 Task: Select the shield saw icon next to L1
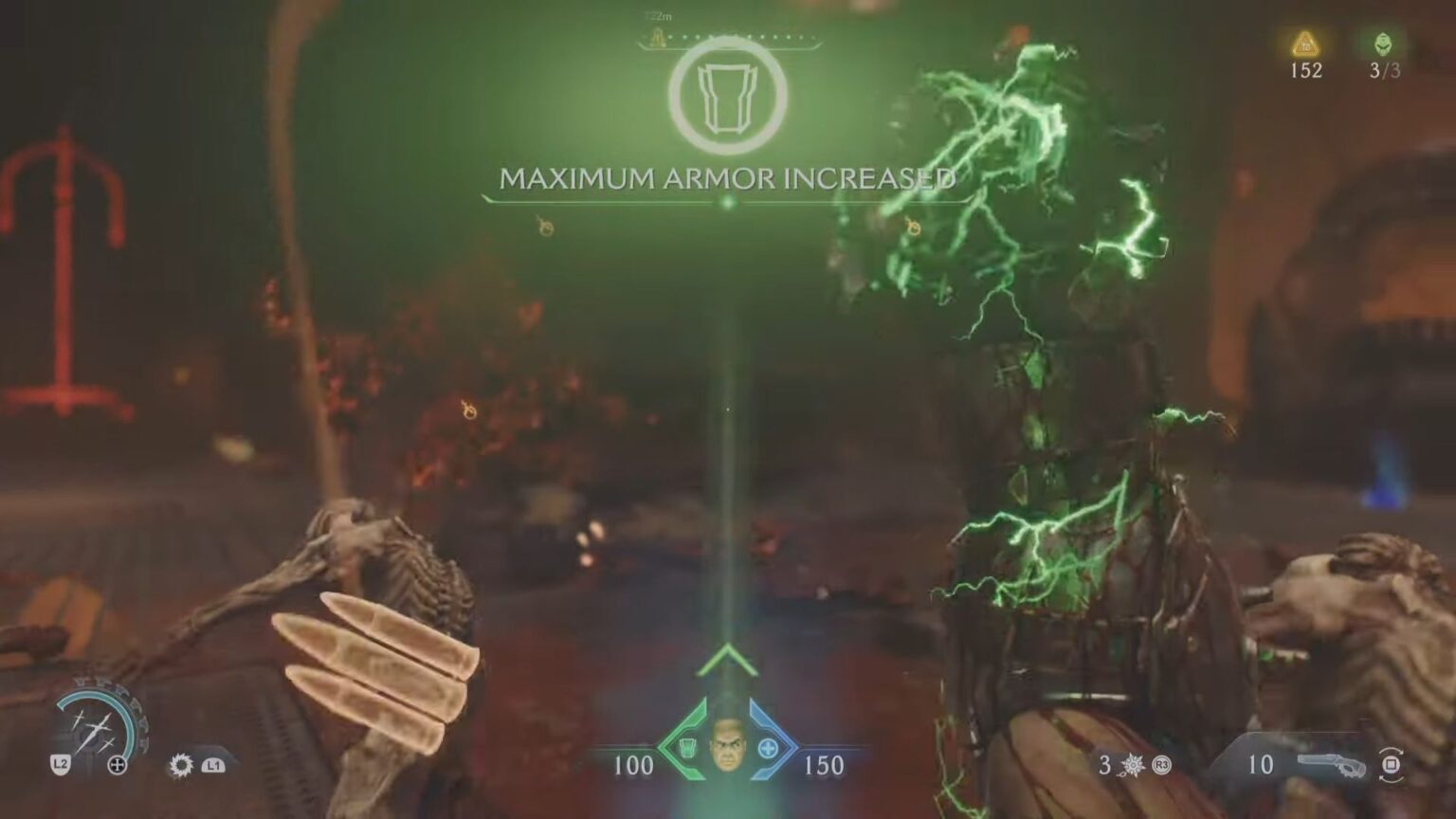tap(180, 766)
